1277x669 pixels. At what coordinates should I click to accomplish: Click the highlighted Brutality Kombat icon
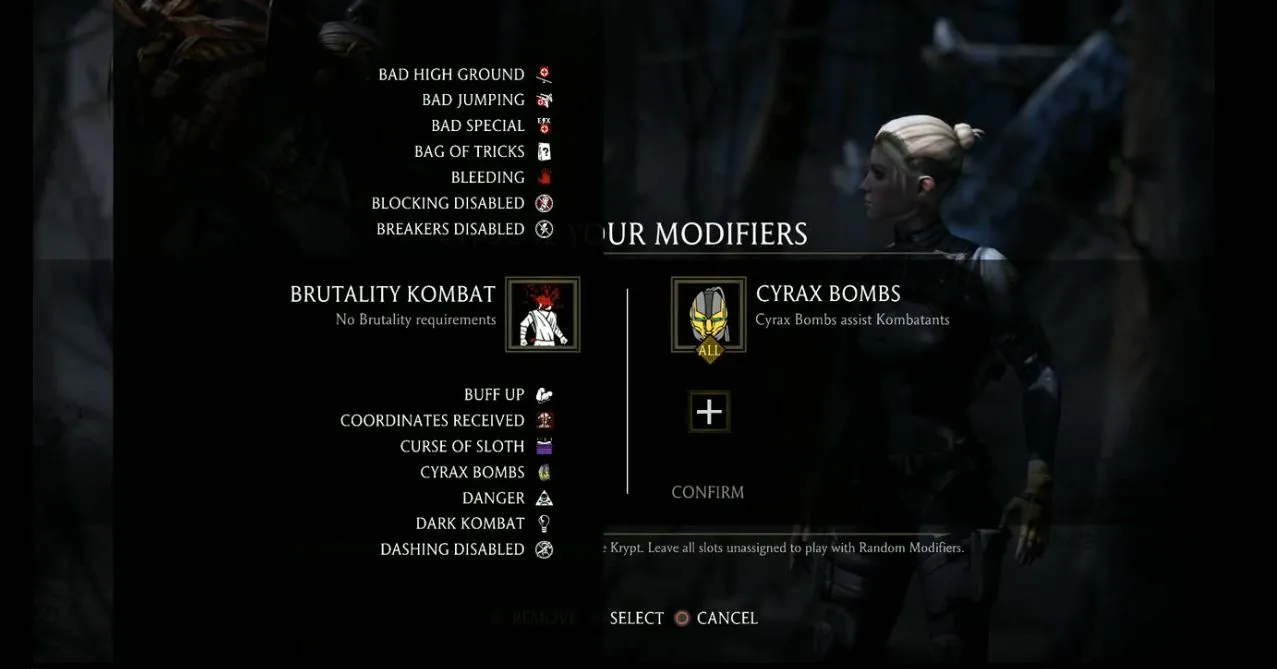pyautogui.click(x=542, y=314)
